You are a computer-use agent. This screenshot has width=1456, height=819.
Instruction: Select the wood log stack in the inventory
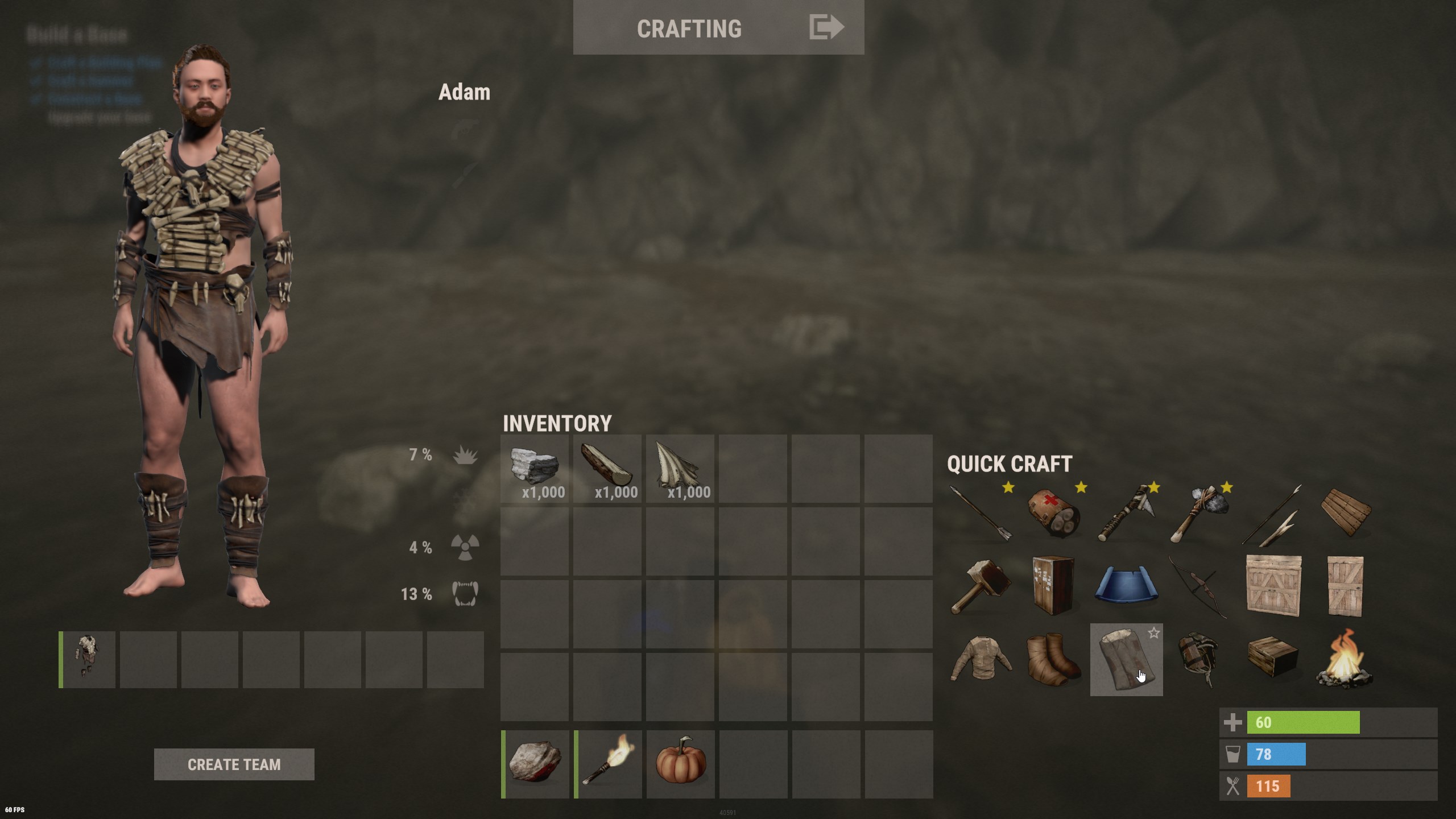pos(607,469)
